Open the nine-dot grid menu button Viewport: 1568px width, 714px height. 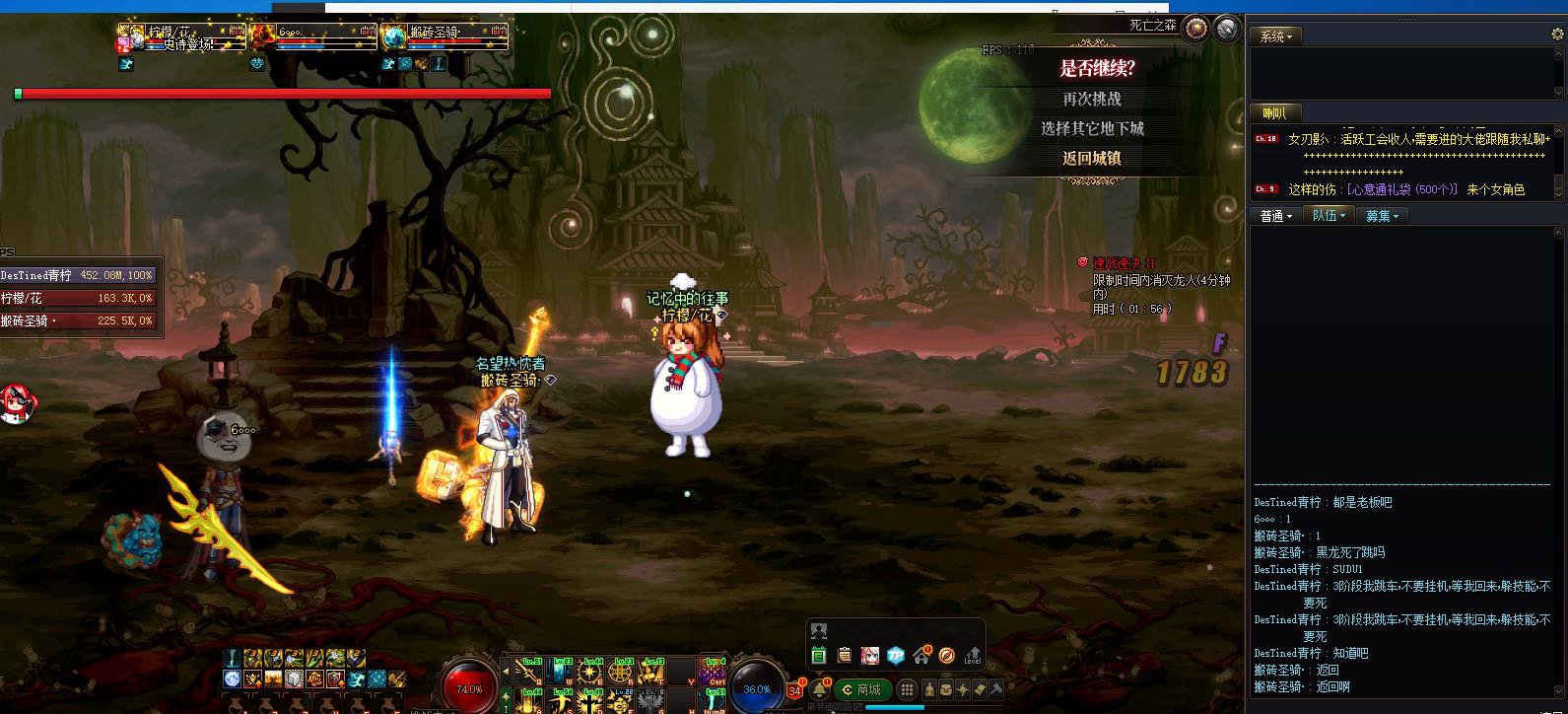tap(907, 689)
